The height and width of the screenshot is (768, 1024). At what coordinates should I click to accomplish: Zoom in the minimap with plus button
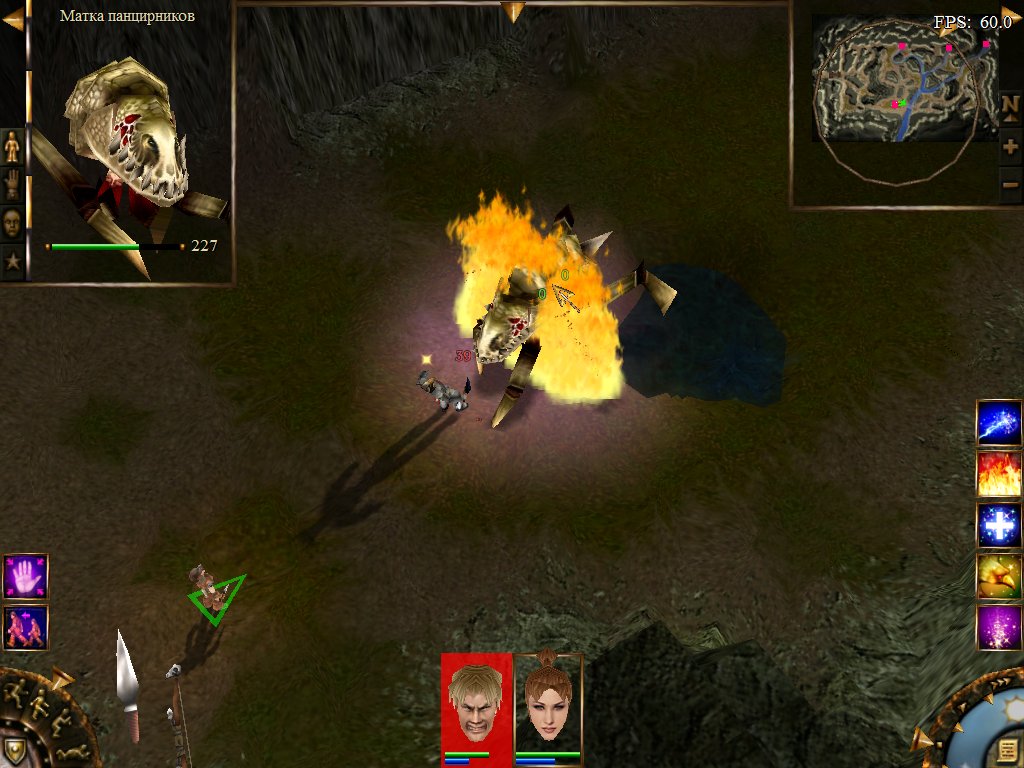1010,147
